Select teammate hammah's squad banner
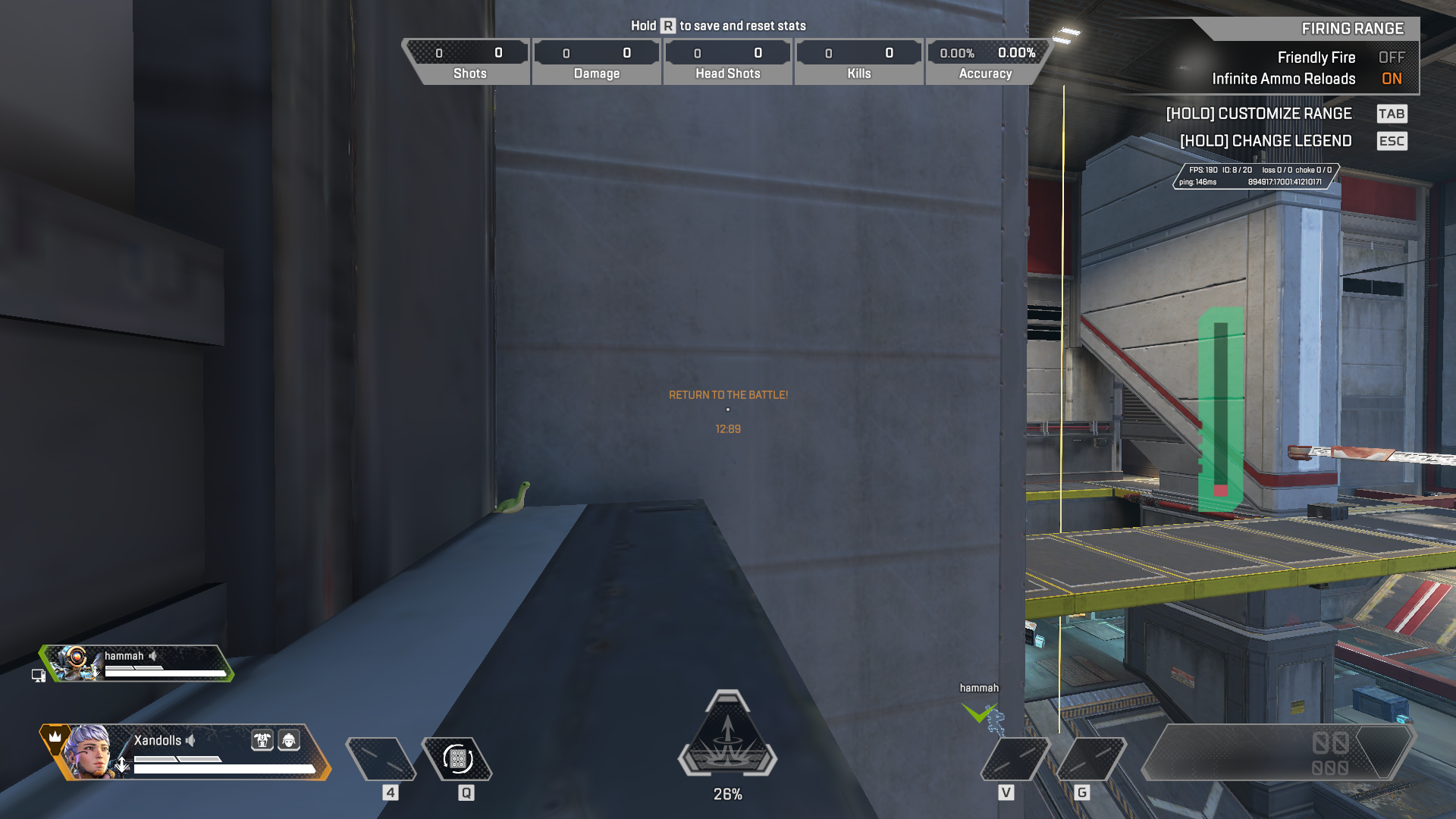The image size is (1456, 819). (136, 664)
